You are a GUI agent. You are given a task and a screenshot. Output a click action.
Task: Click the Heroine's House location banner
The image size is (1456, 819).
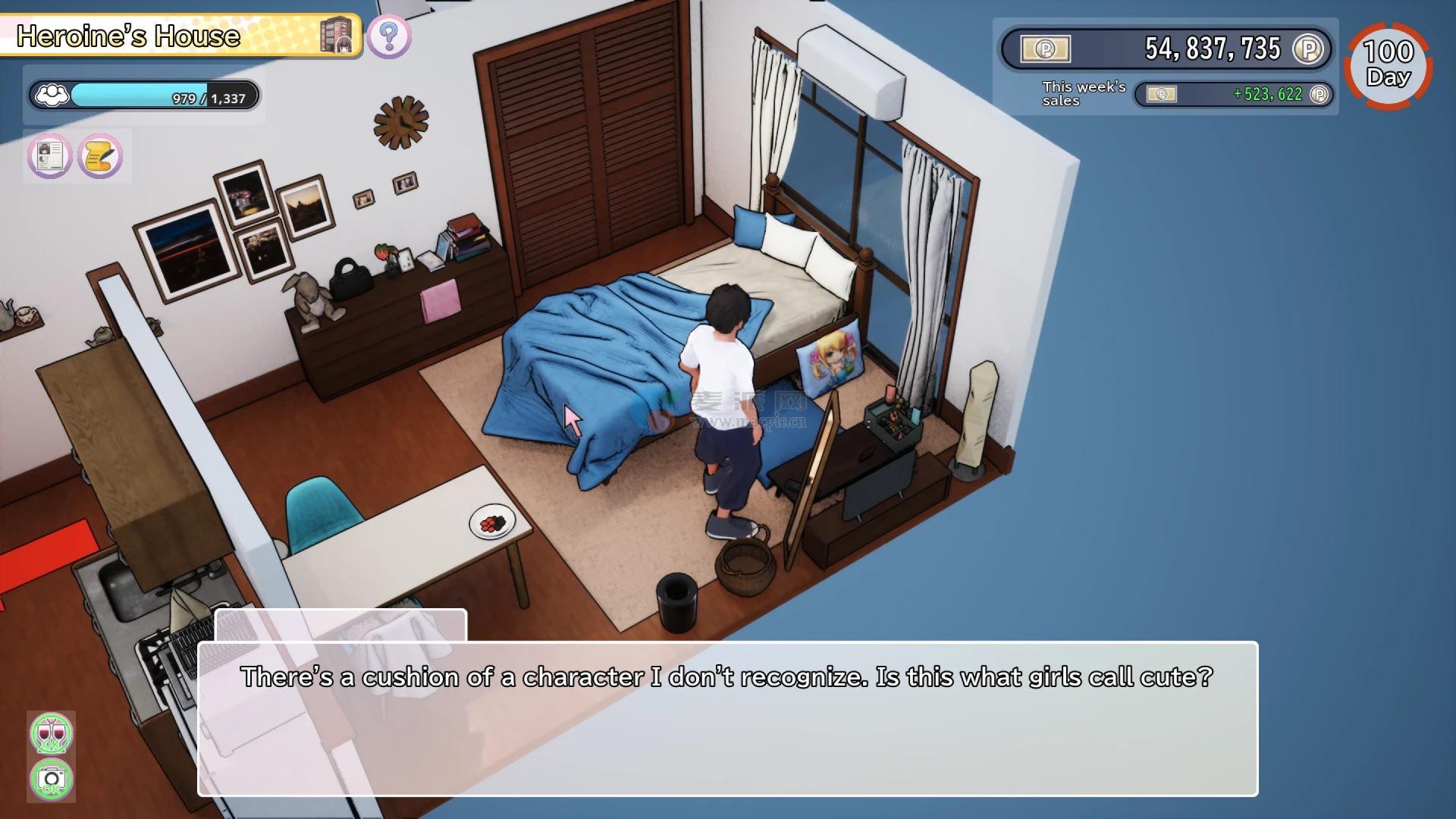pyautogui.click(x=180, y=36)
